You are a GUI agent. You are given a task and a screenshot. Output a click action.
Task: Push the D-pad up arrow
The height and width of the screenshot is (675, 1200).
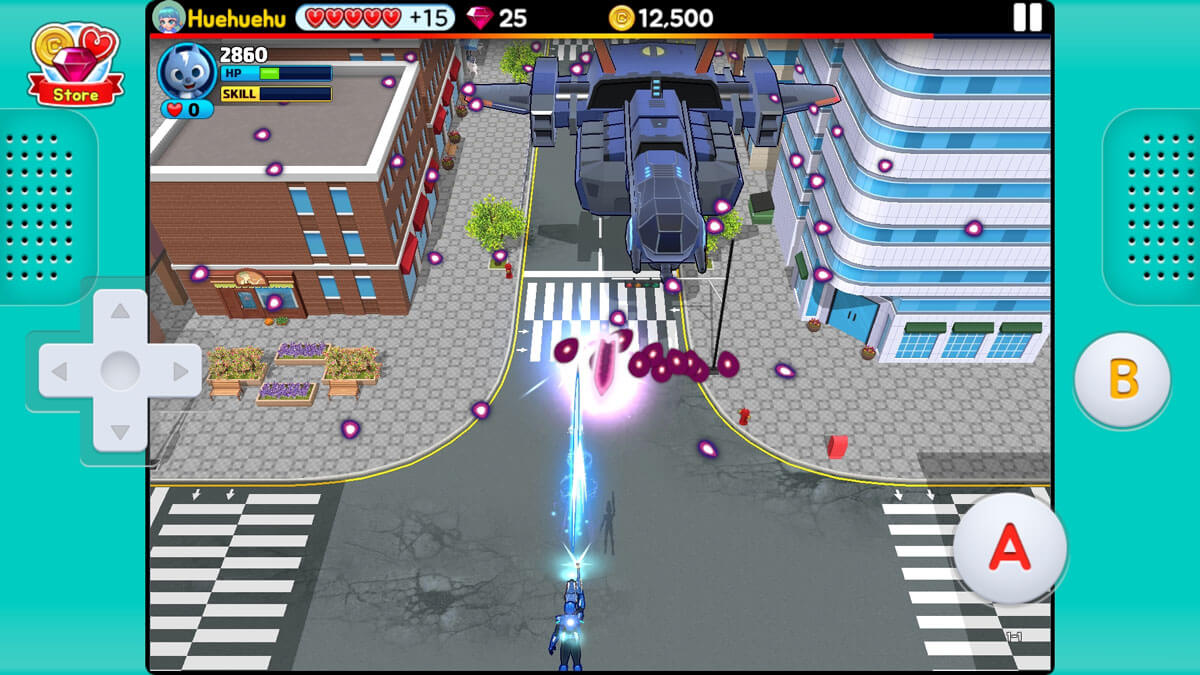120,312
